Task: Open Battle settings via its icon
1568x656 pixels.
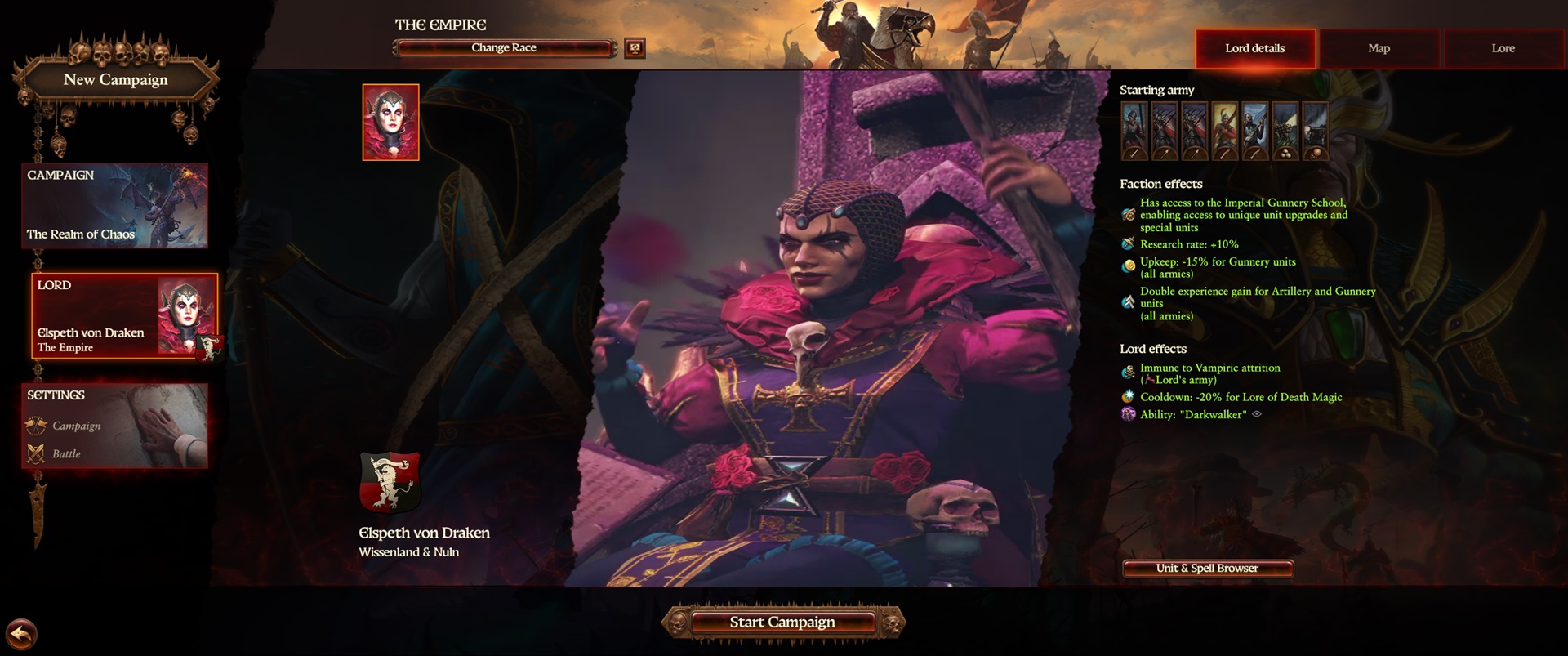Action: (x=36, y=454)
